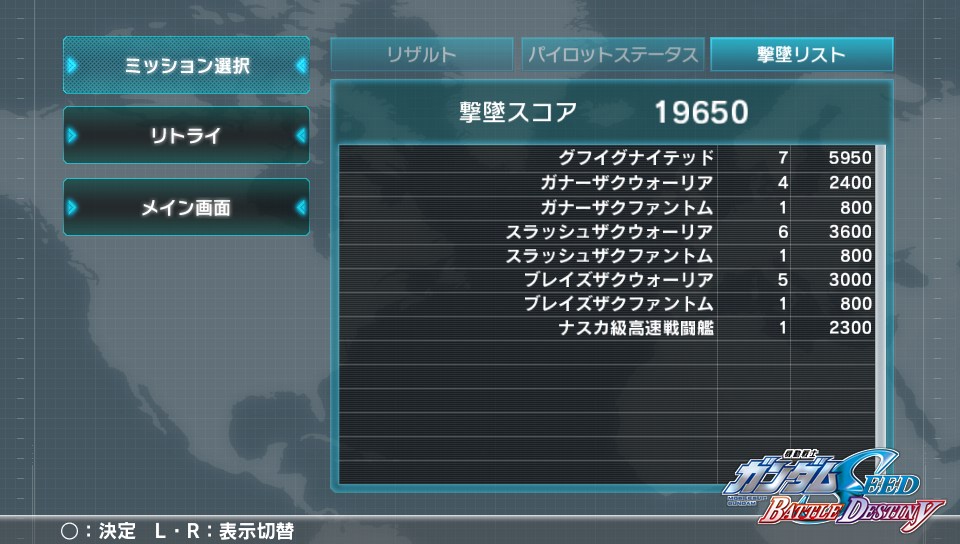Viewport: 960px width, 544px height.
Task: Click the ブレイズザクウォーリア row
Action: pos(606,280)
